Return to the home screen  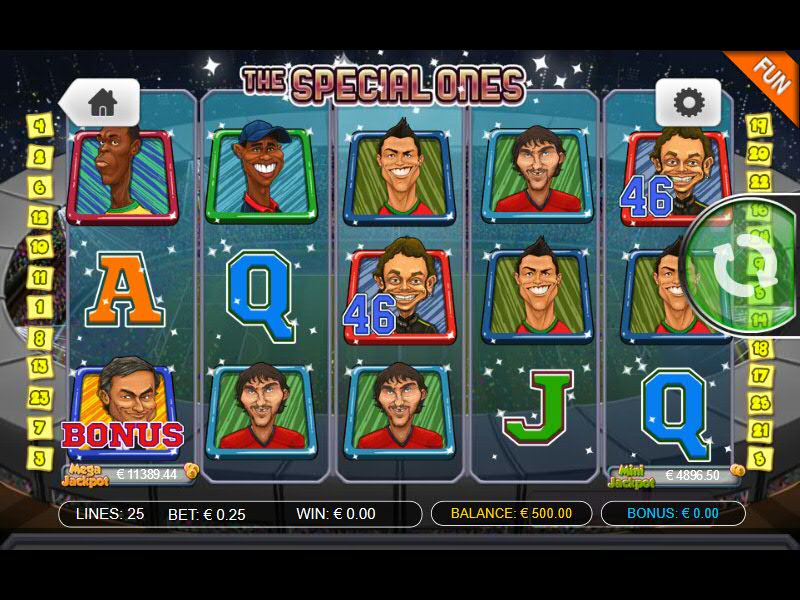pos(103,102)
